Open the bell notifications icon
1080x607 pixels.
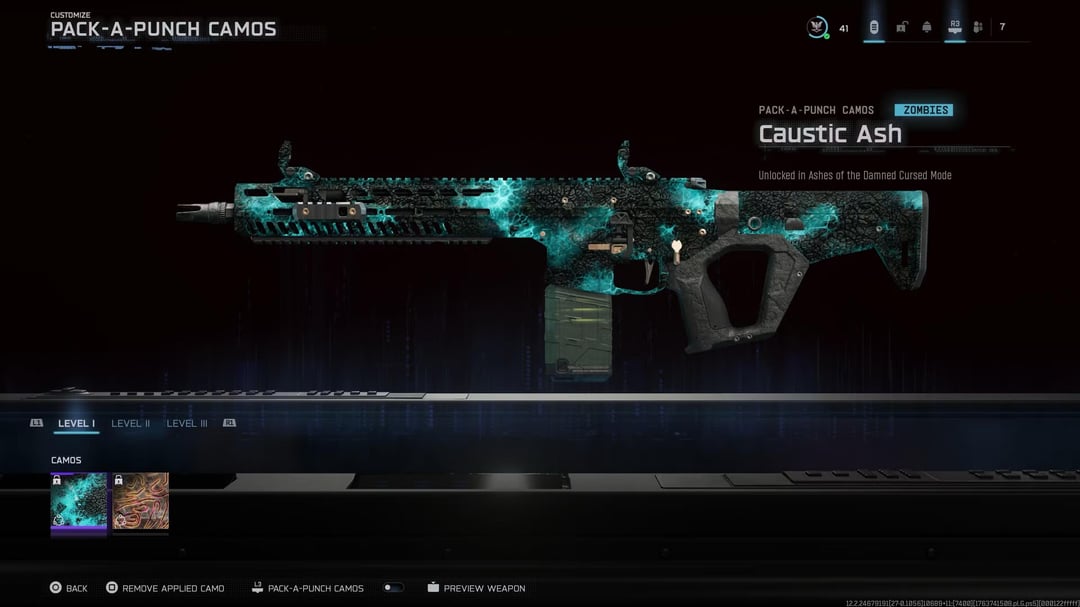927,27
